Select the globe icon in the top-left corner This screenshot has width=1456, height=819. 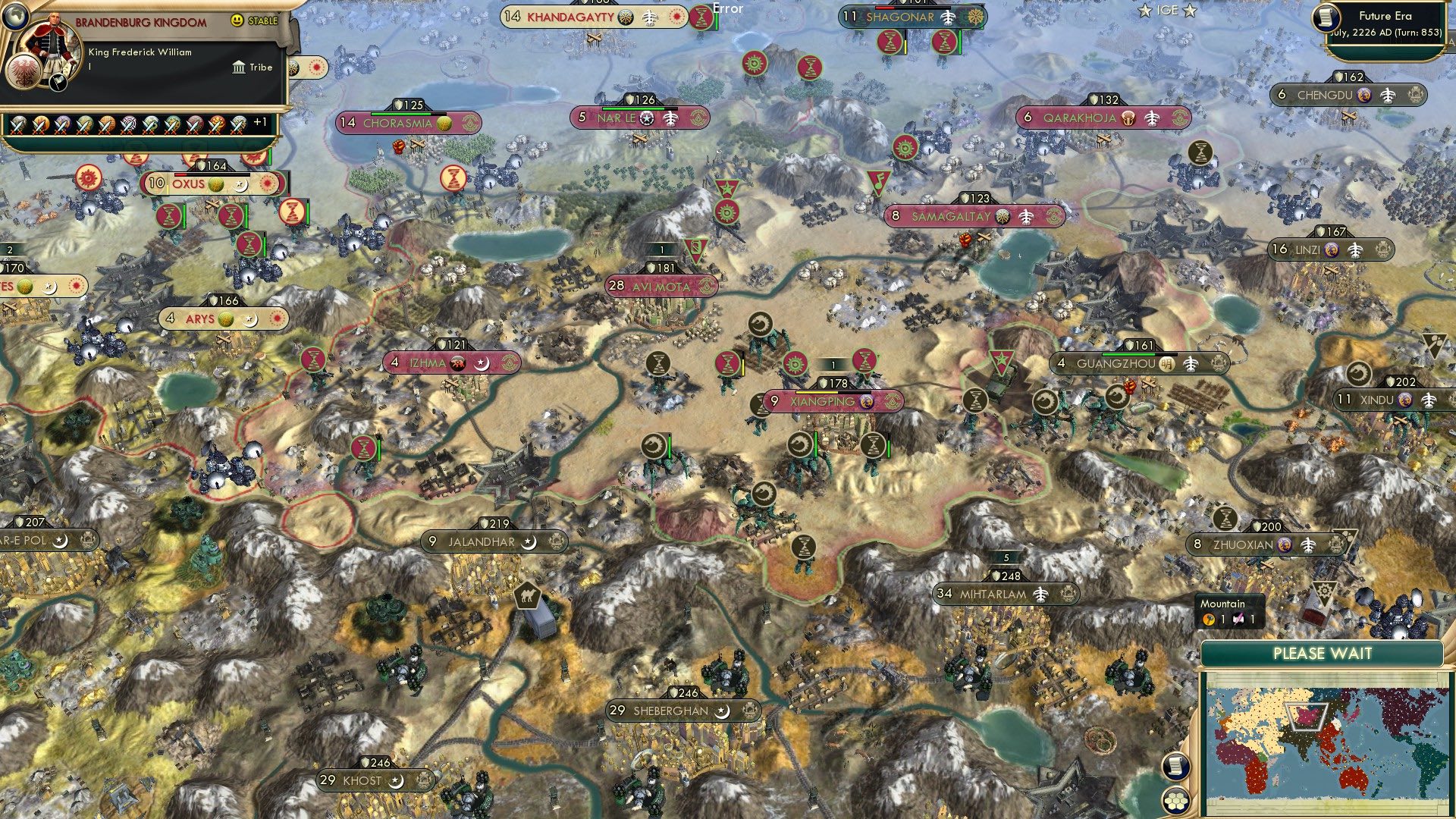pyautogui.click(x=17, y=17)
